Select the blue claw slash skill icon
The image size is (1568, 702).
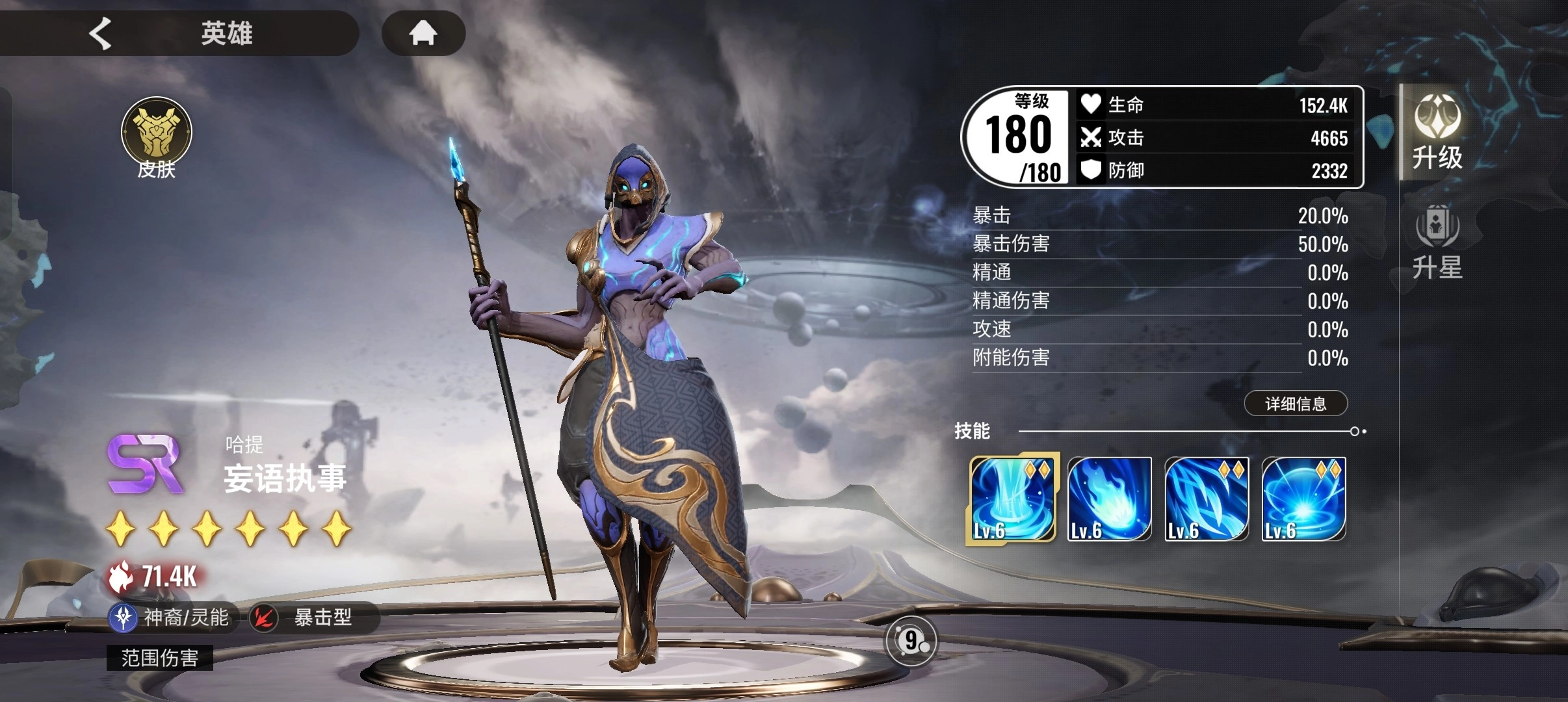pyautogui.click(x=1207, y=499)
